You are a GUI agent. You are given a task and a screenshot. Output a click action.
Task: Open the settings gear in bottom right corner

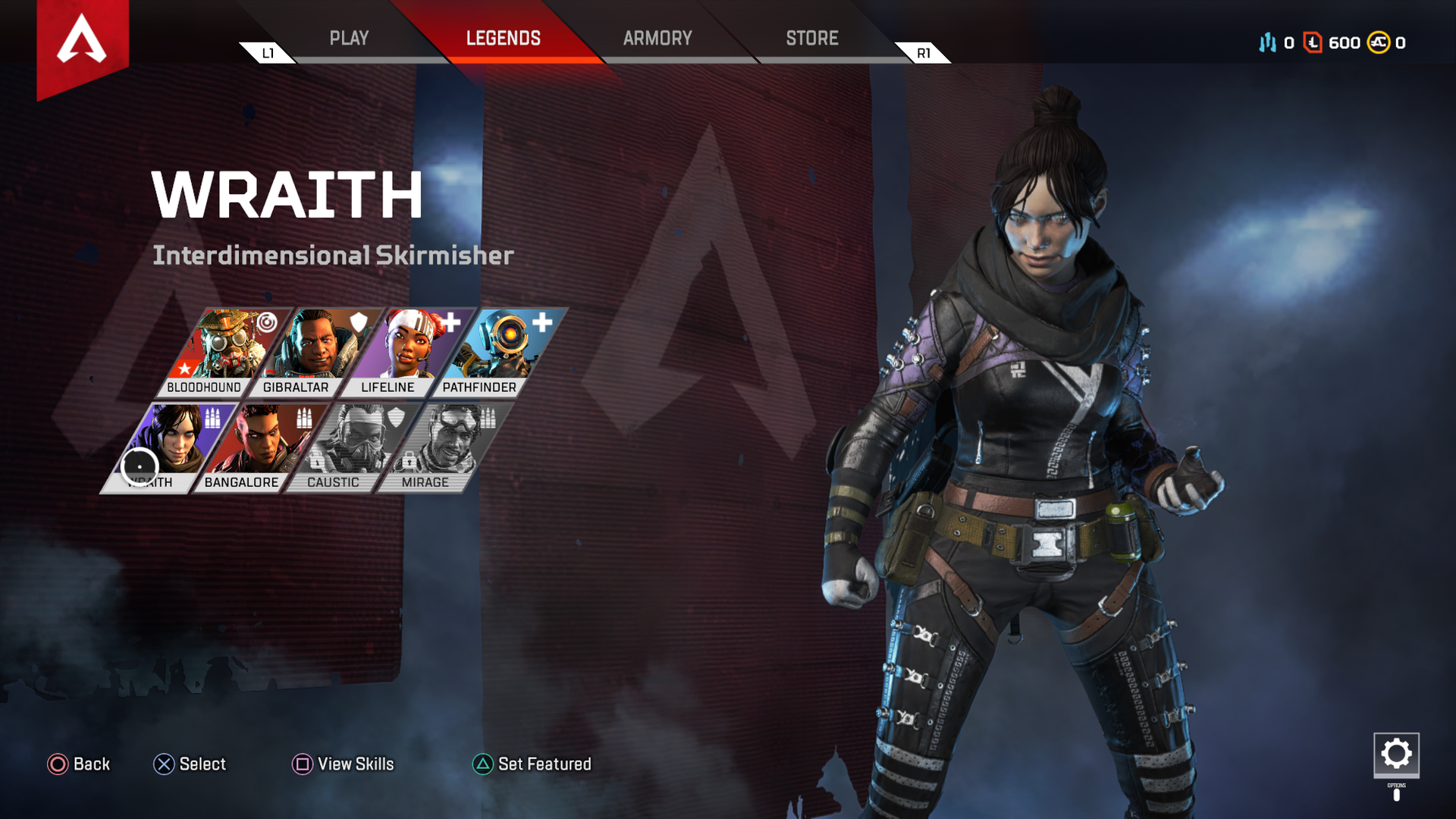click(1396, 756)
